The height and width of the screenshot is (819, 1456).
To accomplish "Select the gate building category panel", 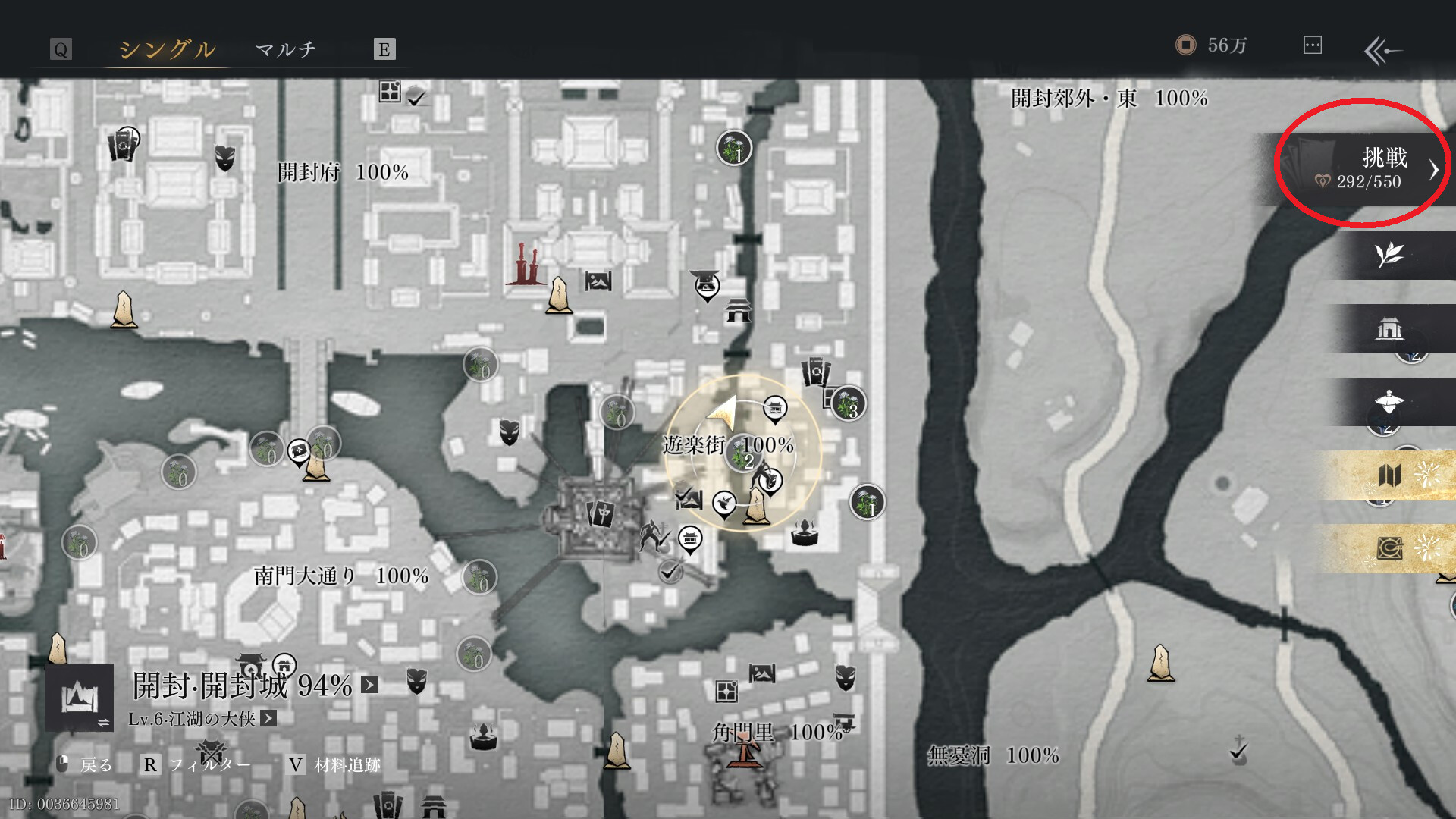I will point(1389,328).
